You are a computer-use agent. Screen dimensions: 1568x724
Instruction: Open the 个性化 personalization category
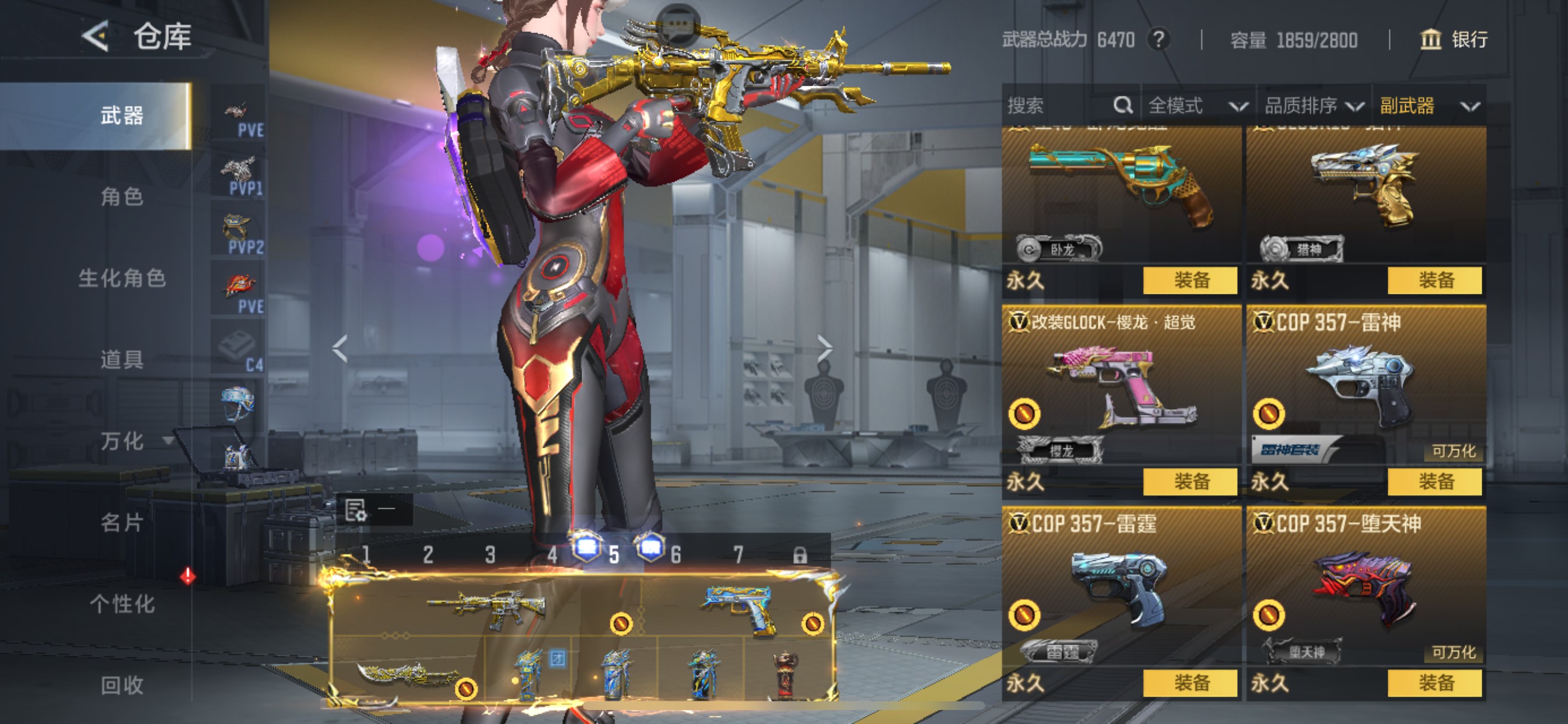click(x=122, y=603)
